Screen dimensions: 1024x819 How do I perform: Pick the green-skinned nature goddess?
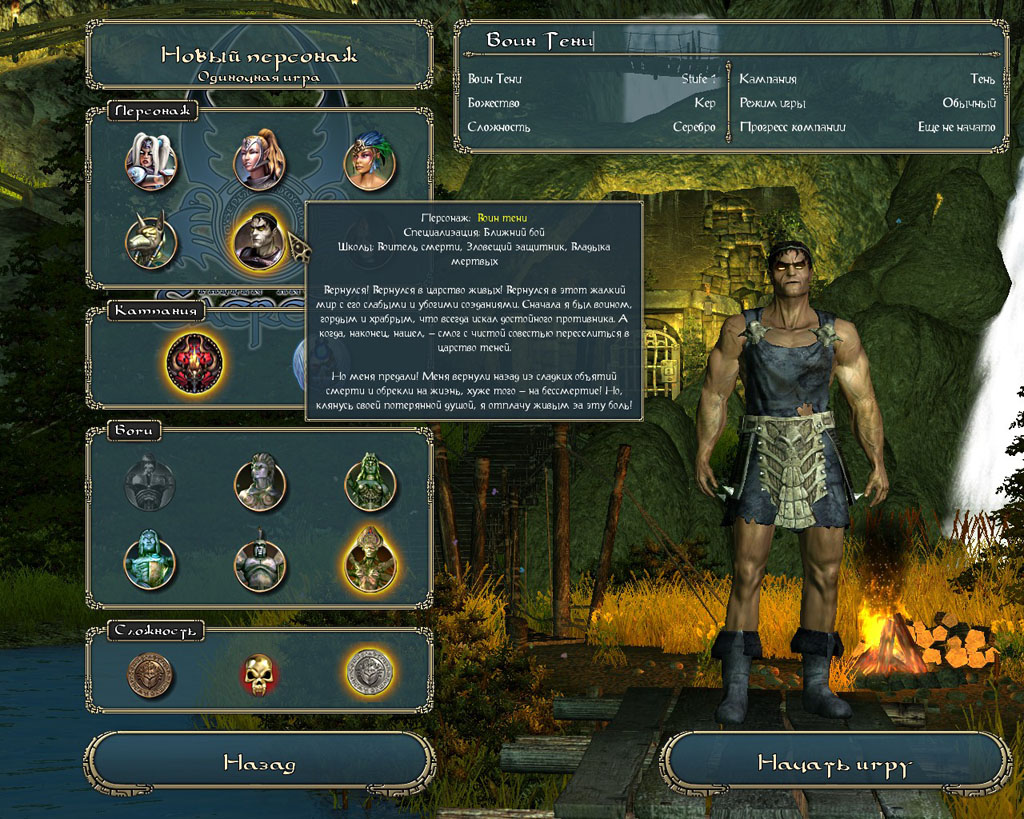pos(370,483)
